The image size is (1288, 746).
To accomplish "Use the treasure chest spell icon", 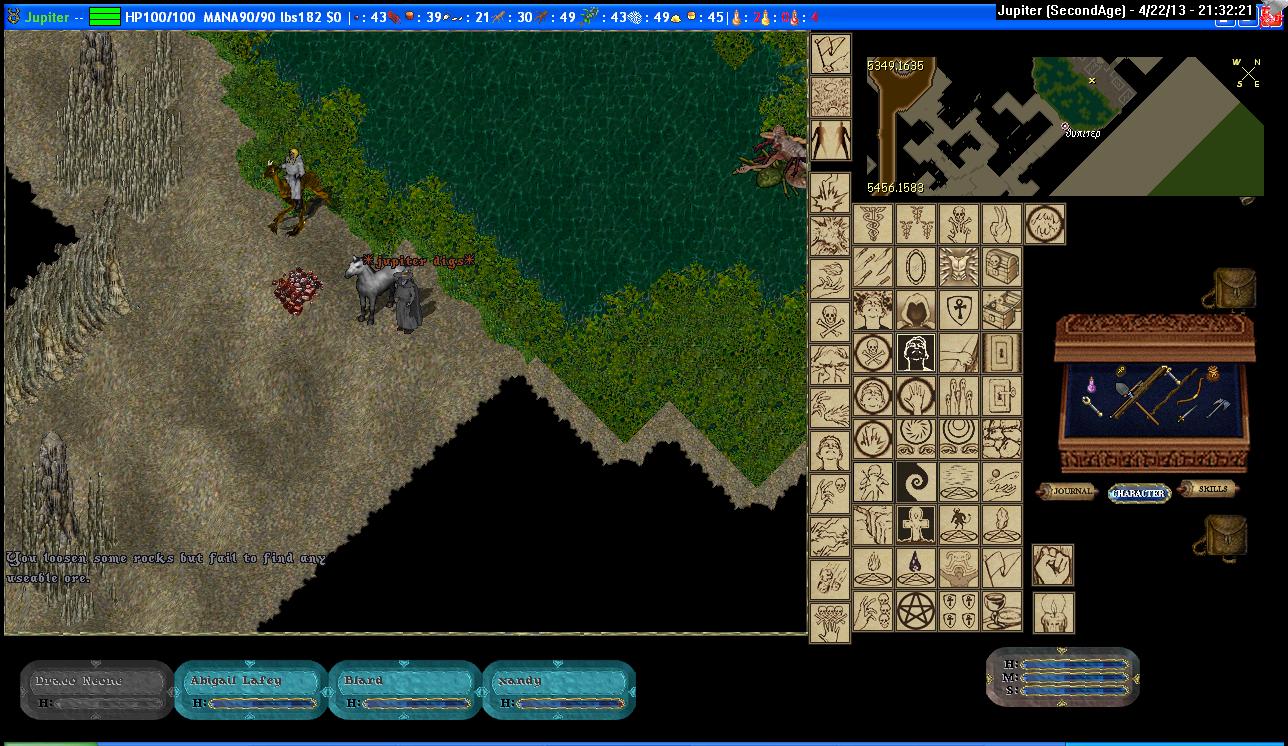I will [x=1002, y=267].
